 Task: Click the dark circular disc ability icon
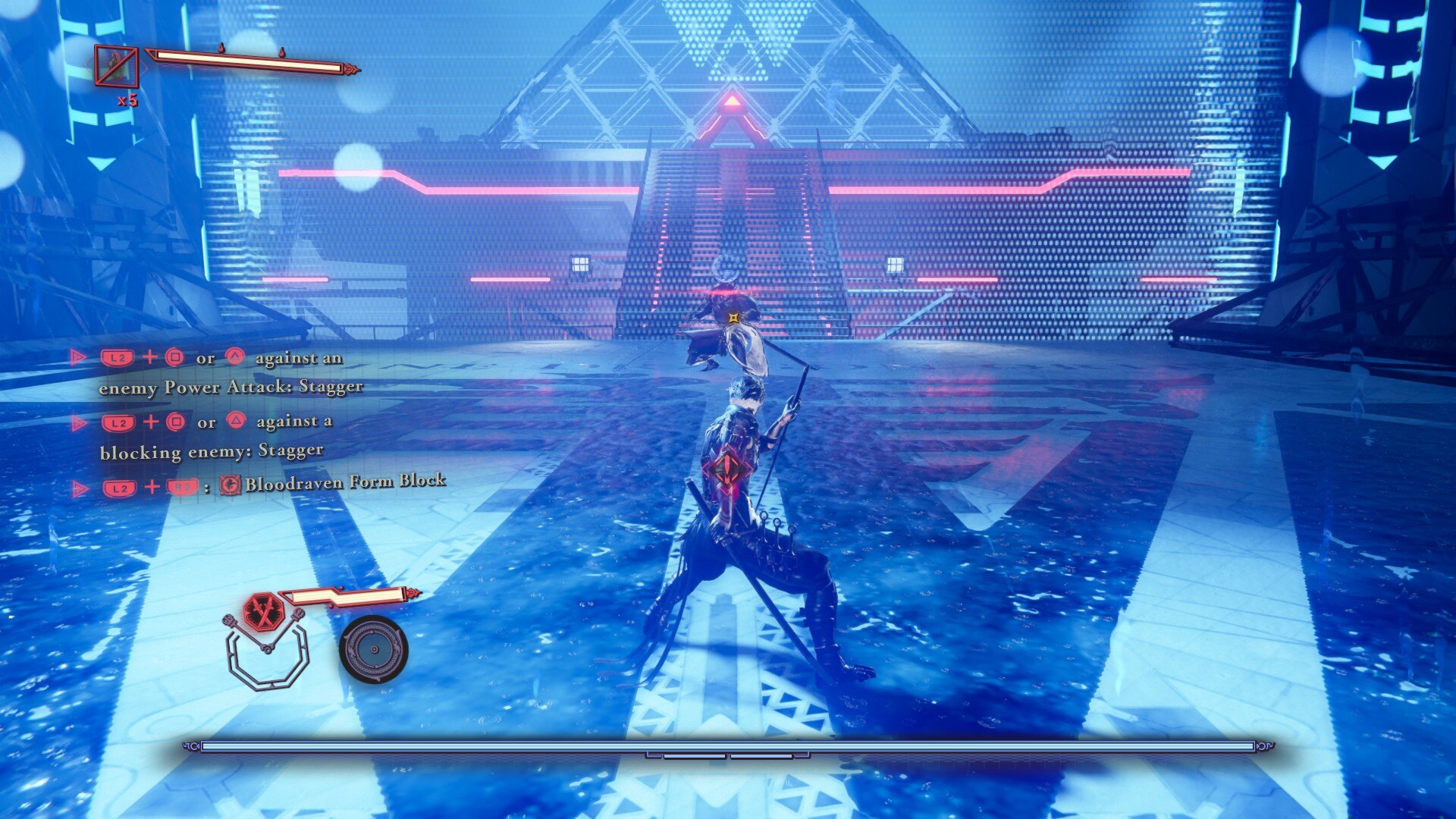coord(373,649)
